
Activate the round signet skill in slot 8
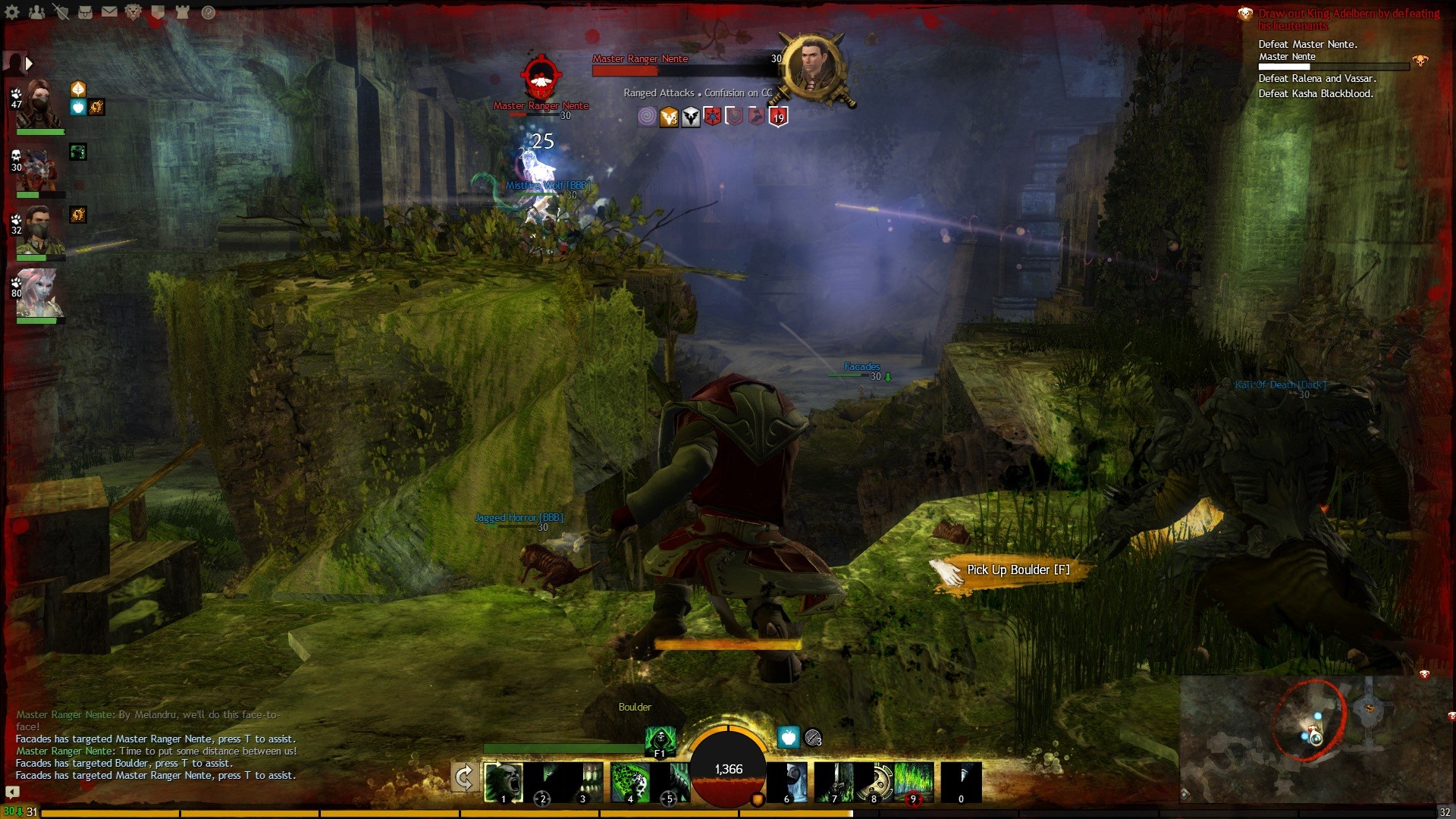tap(874, 782)
